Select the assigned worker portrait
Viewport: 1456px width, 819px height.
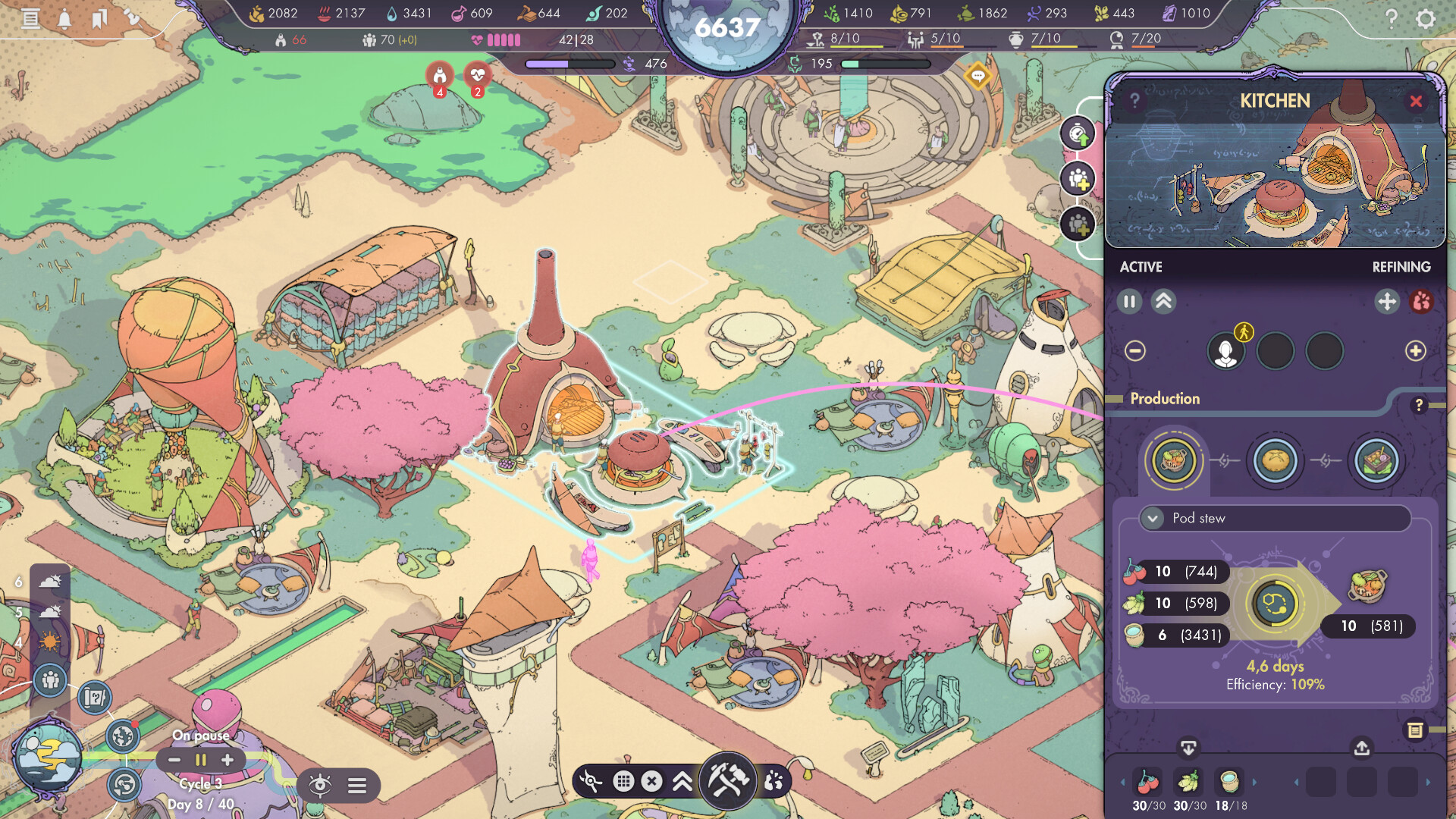1225,351
